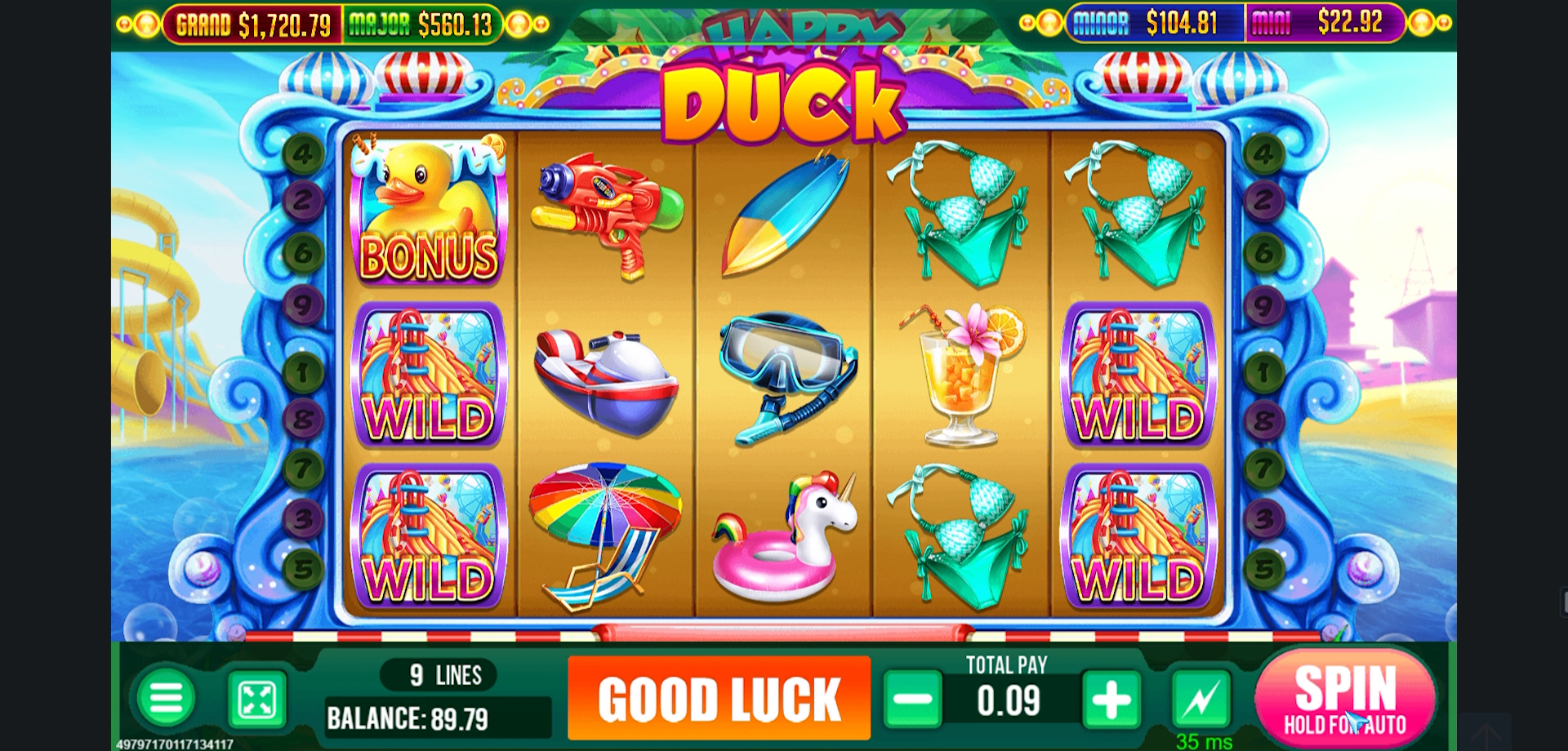Image resolution: width=1568 pixels, height=751 pixels.
Task: Select the rubber duck BONUS symbol
Action: click(428, 208)
